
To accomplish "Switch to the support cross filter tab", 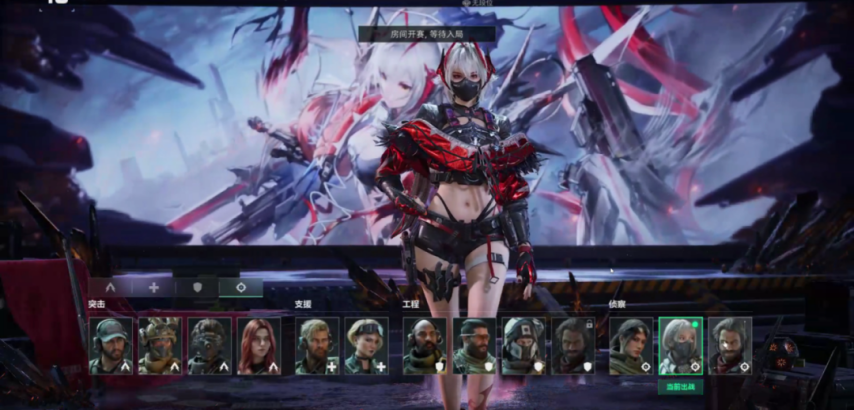I will point(154,287).
